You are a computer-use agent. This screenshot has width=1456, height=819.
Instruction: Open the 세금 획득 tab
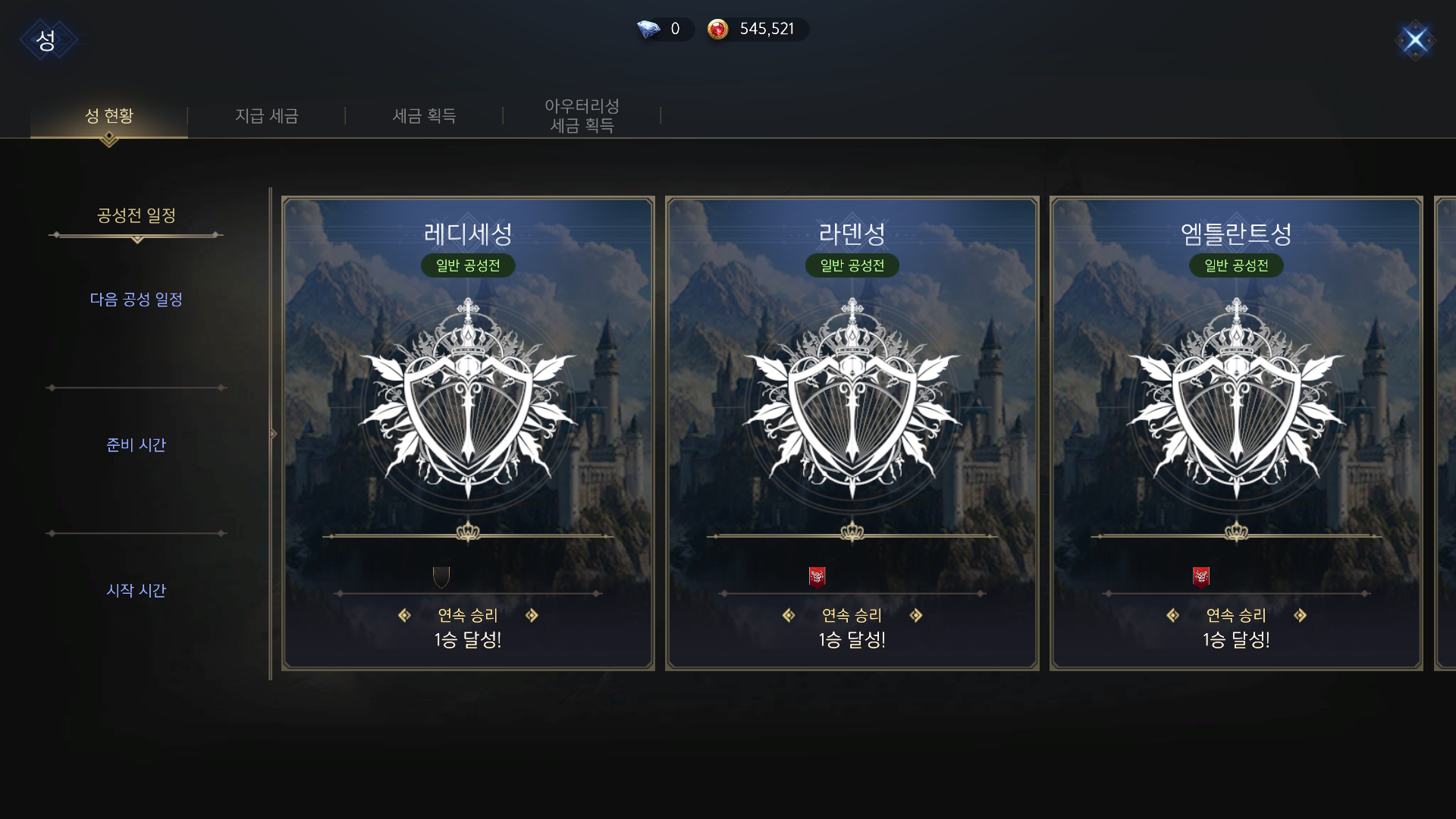[x=424, y=115]
